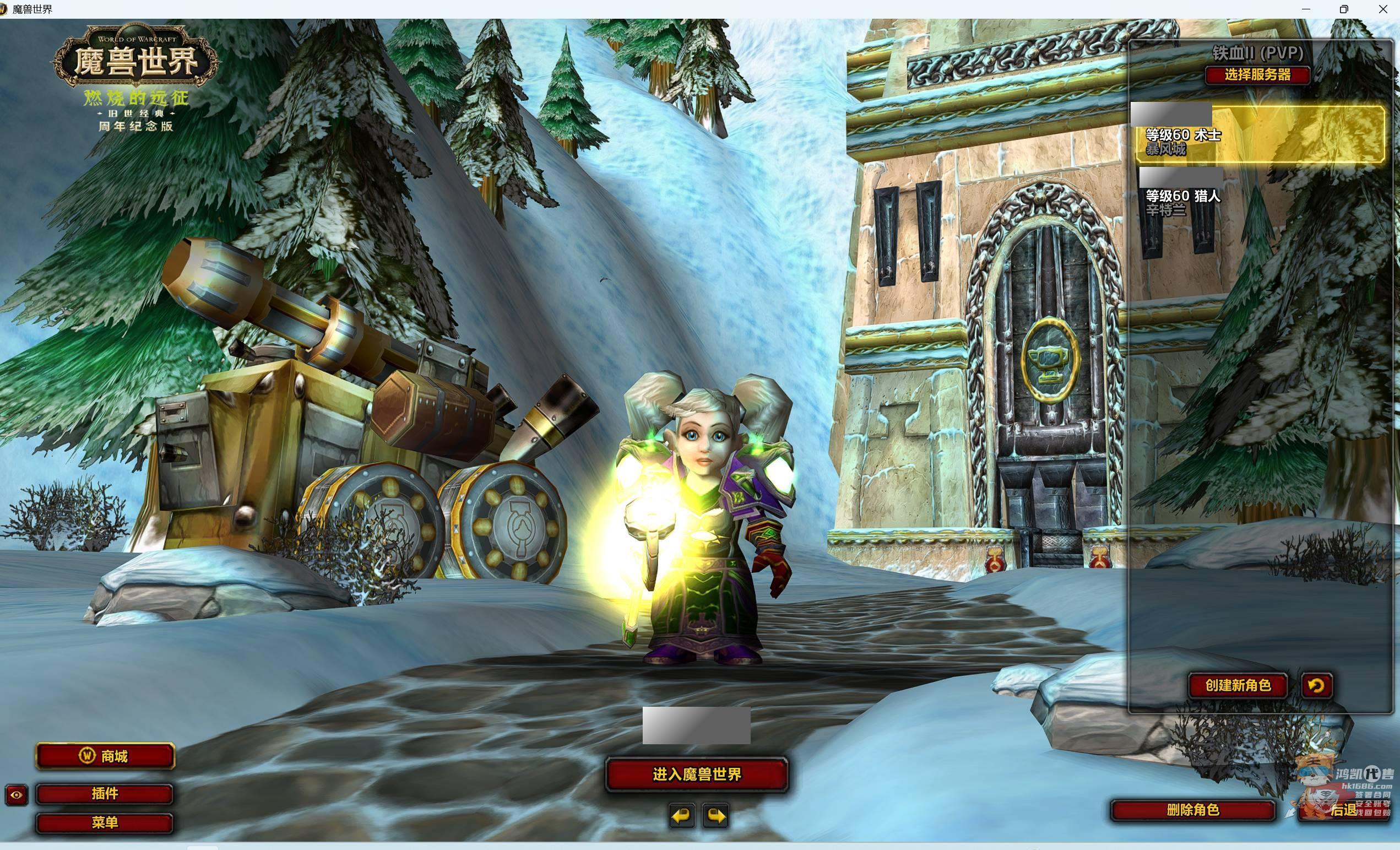
Task: Open the 插件 addons list
Action: (105, 794)
